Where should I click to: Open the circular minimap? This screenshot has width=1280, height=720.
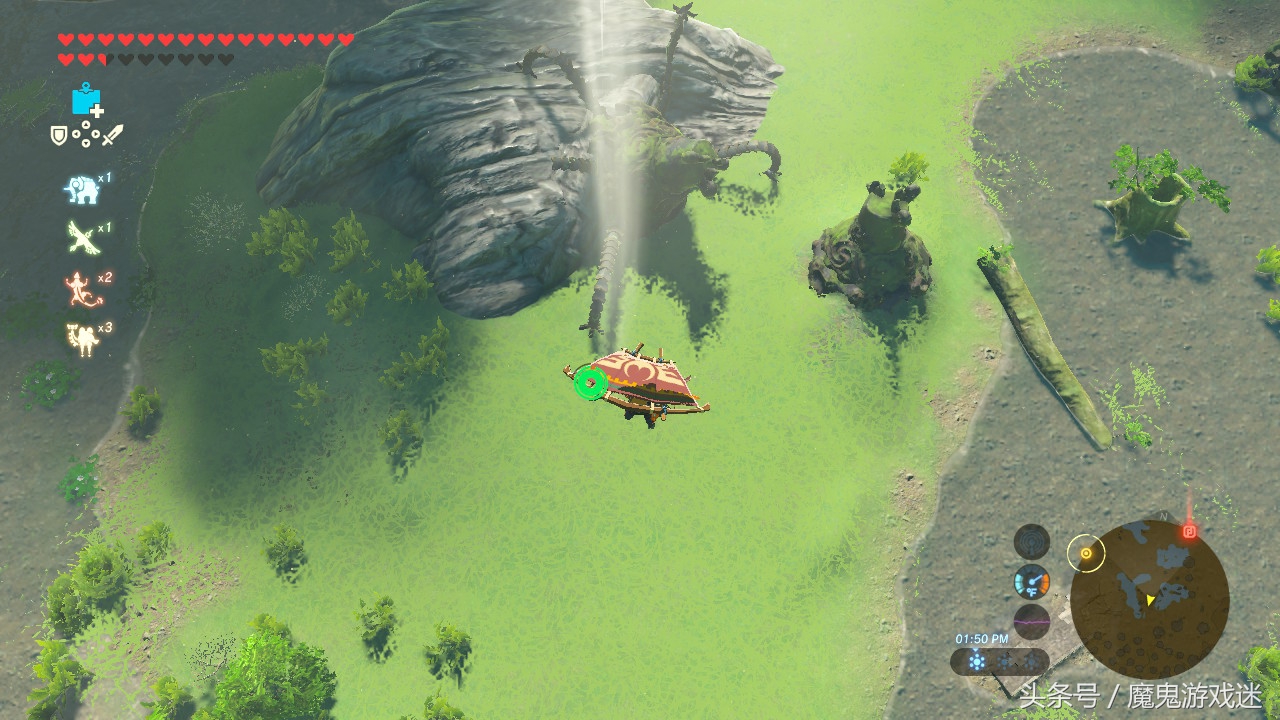pyautogui.click(x=1149, y=598)
